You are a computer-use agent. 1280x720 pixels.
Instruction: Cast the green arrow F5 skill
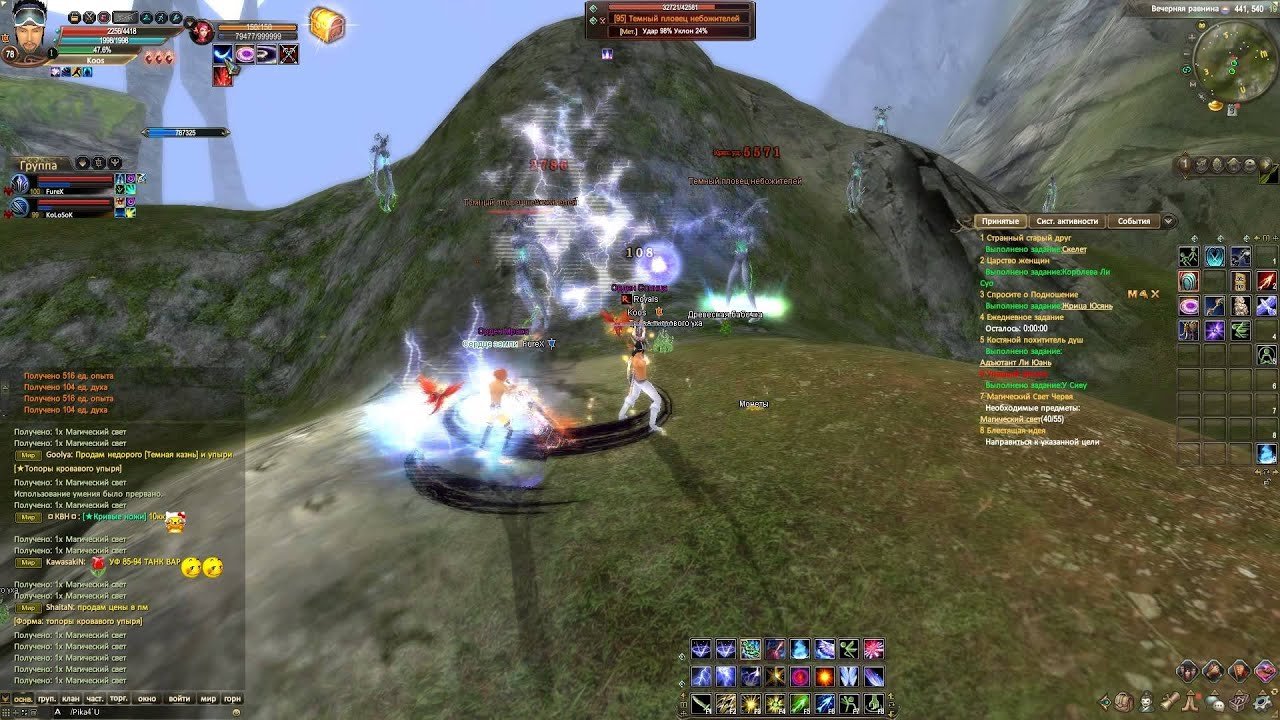[799, 704]
